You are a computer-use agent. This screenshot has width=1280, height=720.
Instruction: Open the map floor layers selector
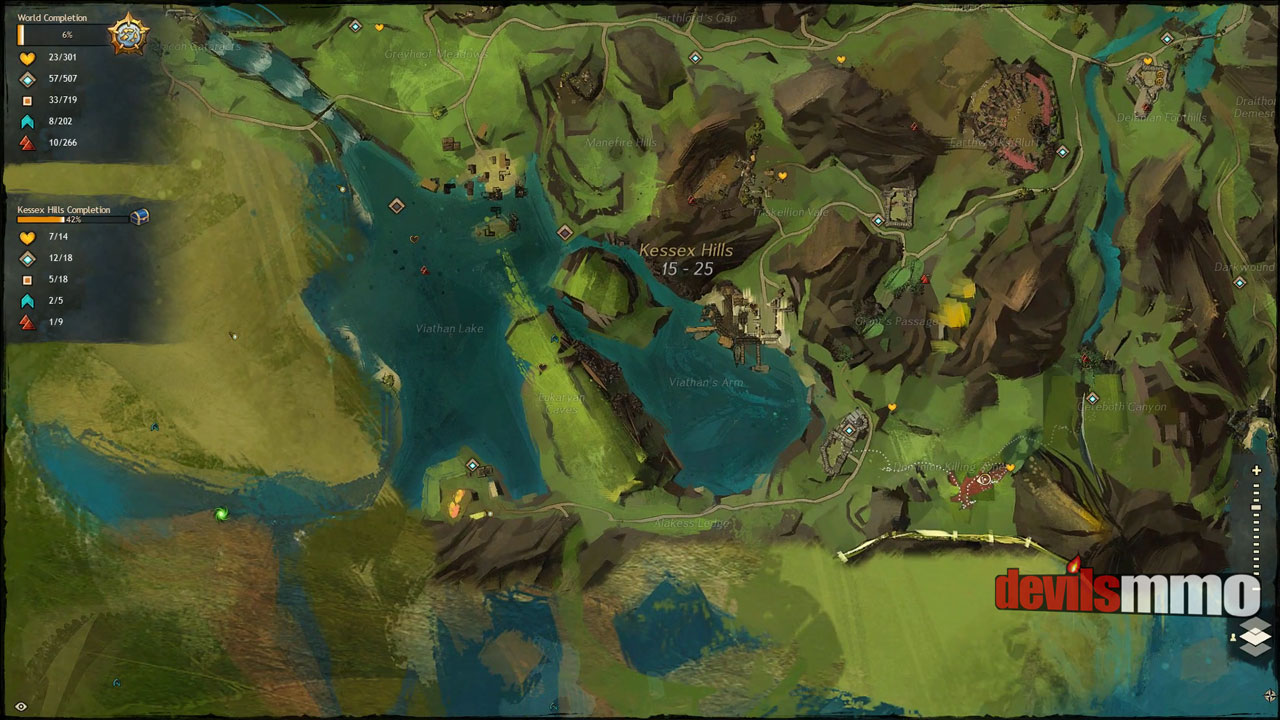tap(1255, 637)
